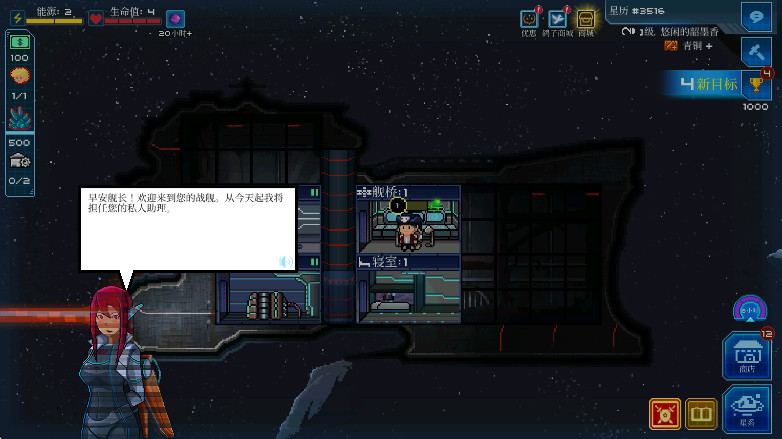Open the 星系 galaxy map button
The image size is (782, 439).
[746, 410]
